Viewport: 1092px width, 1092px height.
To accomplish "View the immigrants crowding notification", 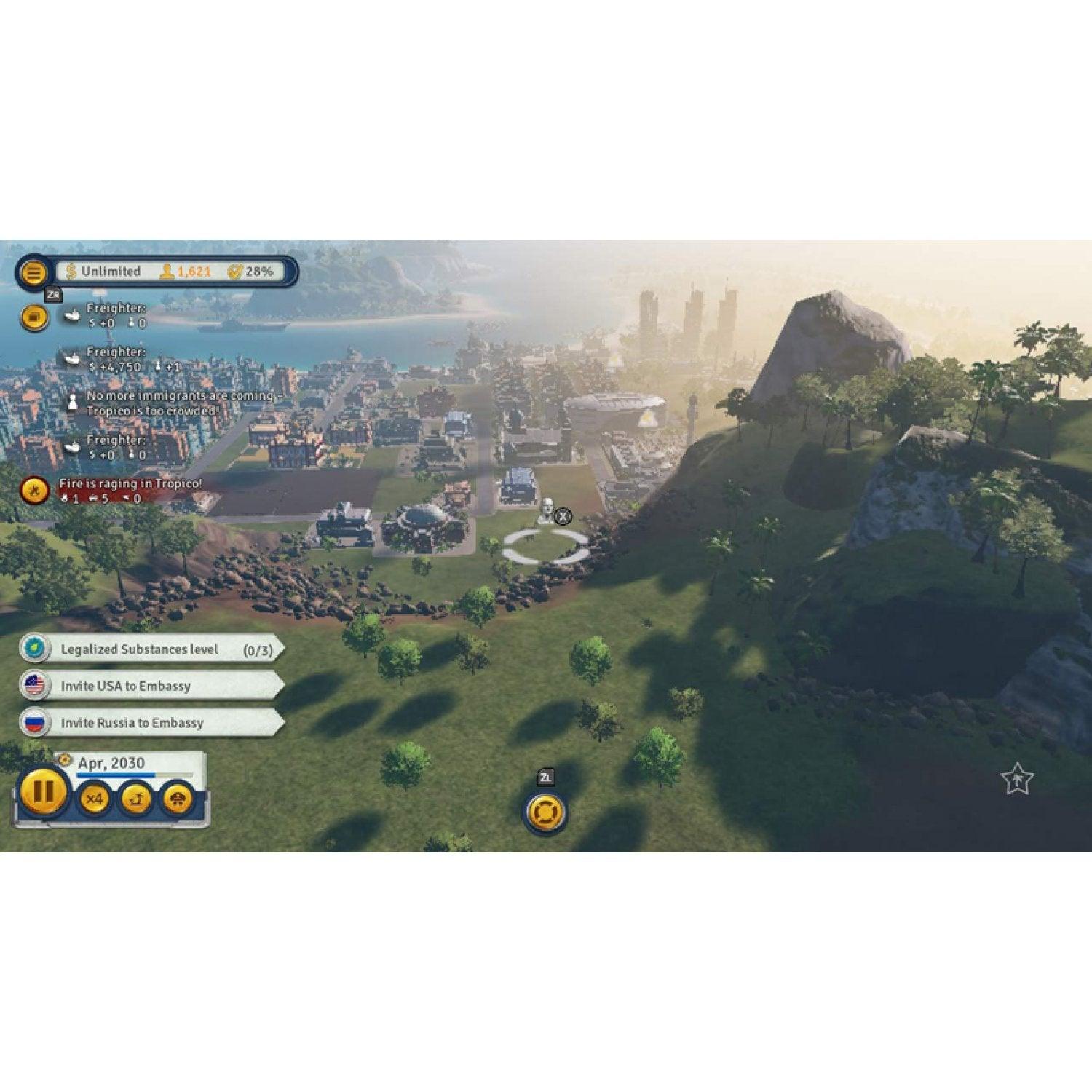I will (x=179, y=403).
